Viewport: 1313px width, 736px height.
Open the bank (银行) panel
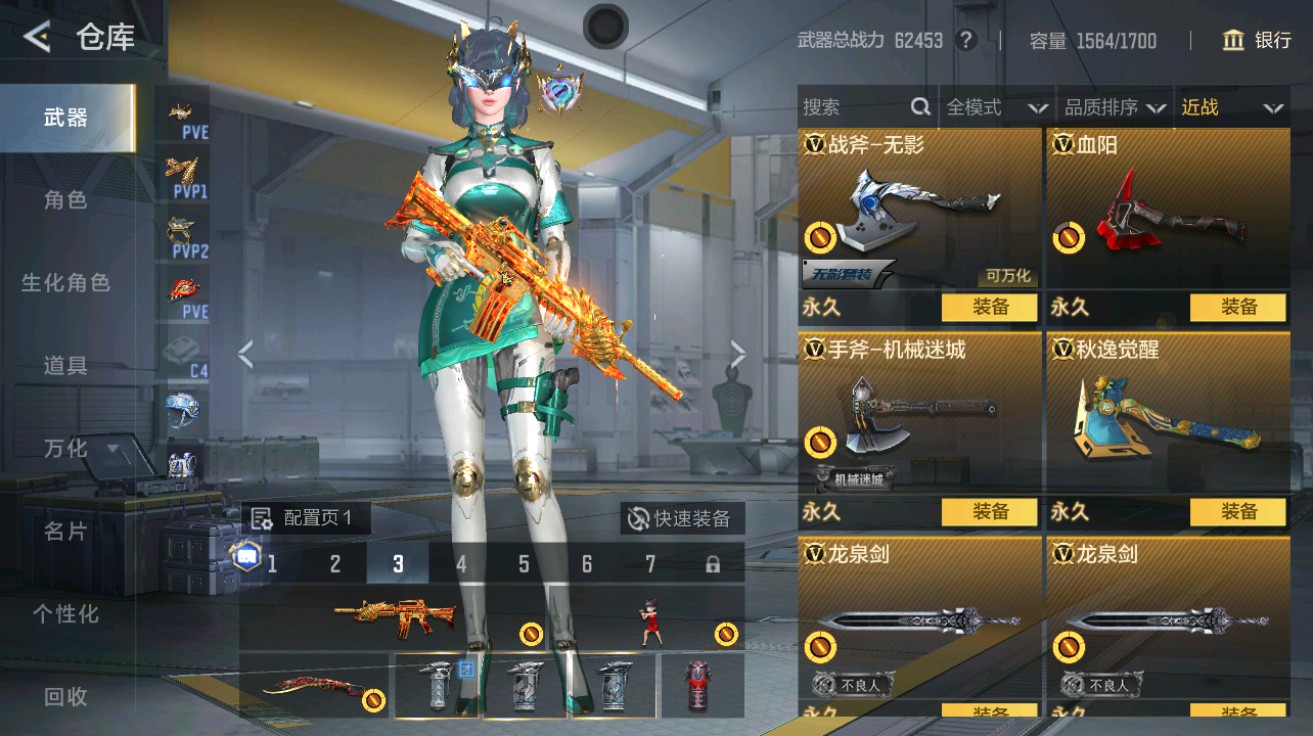1255,42
